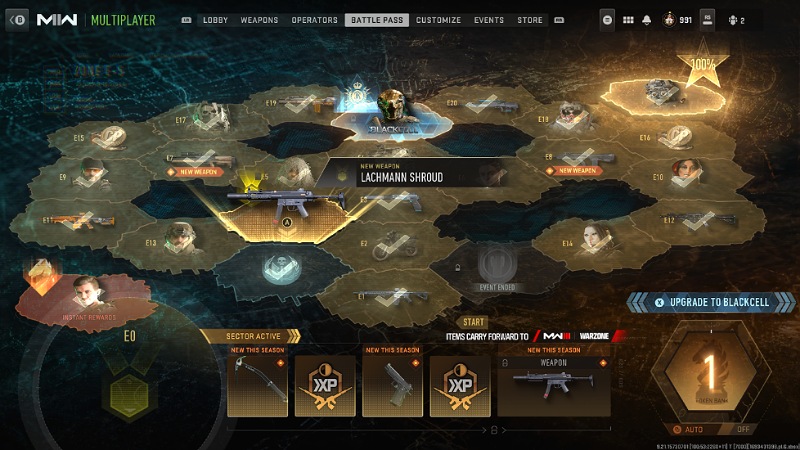The height and width of the screenshot is (450, 800).
Task: Select the Battle Pass tab
Action: click(372, 20)
